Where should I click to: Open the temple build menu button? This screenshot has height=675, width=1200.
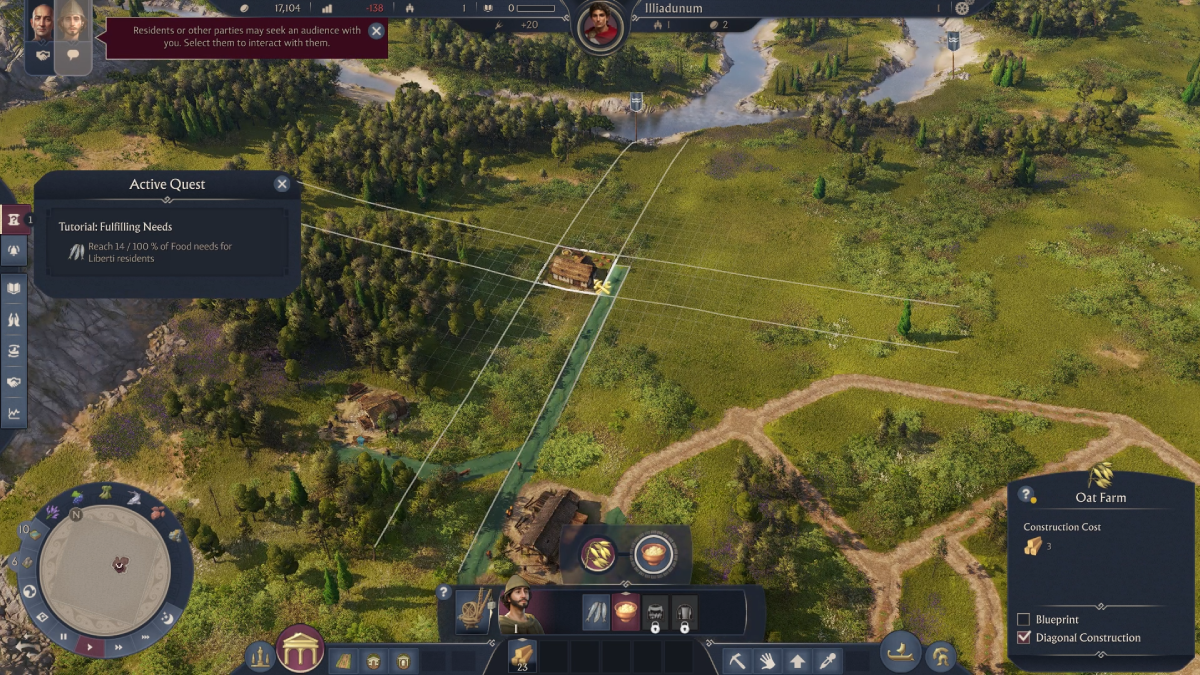click(298, 650)
